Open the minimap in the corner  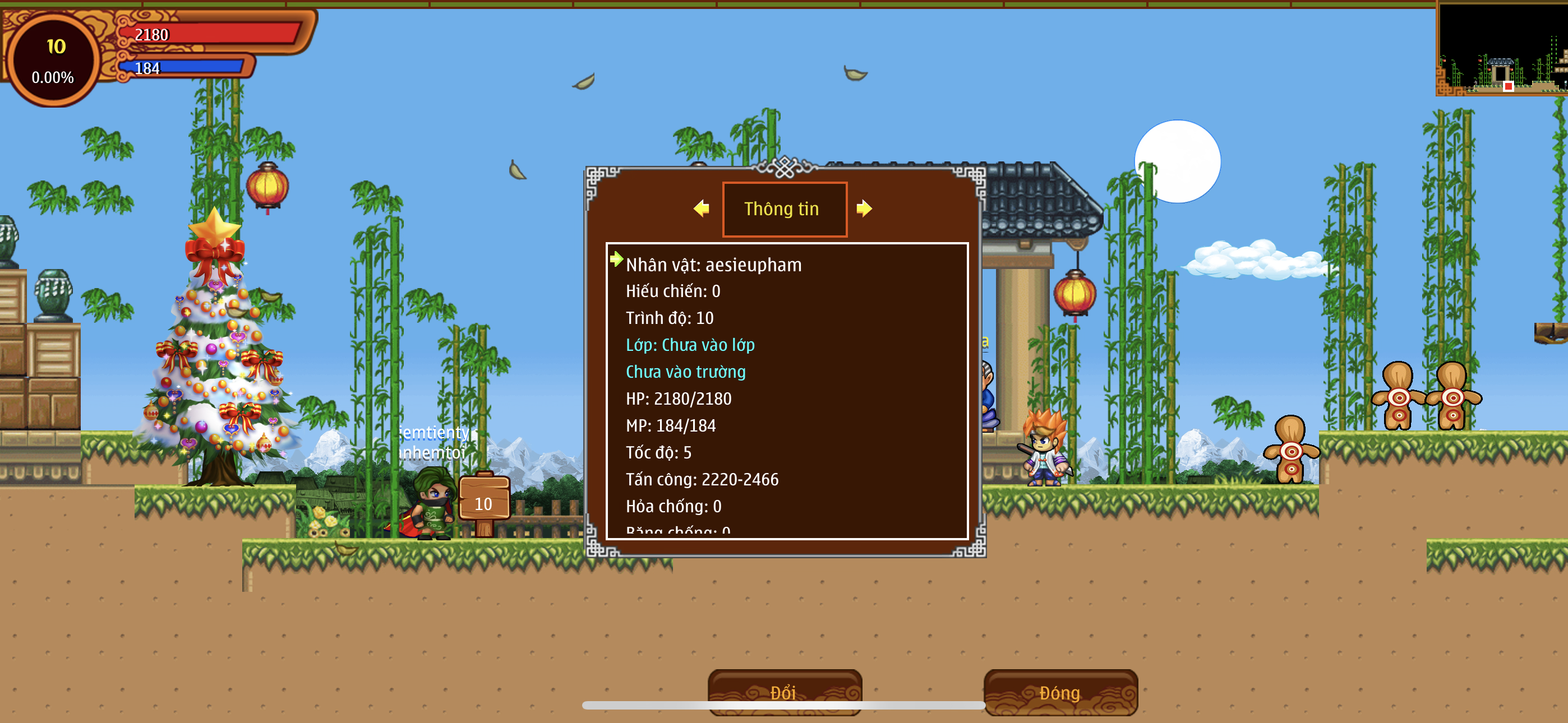(1502, 49)
